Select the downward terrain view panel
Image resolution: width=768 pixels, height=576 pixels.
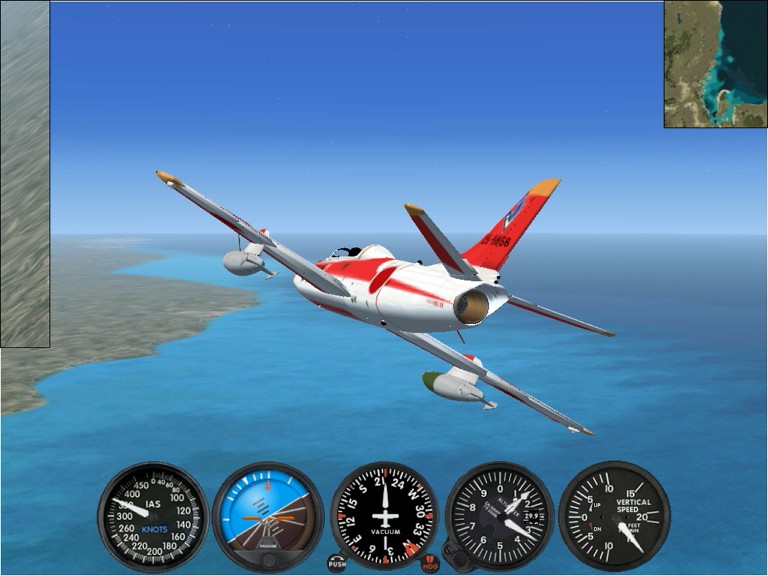[x=25, y=174]
